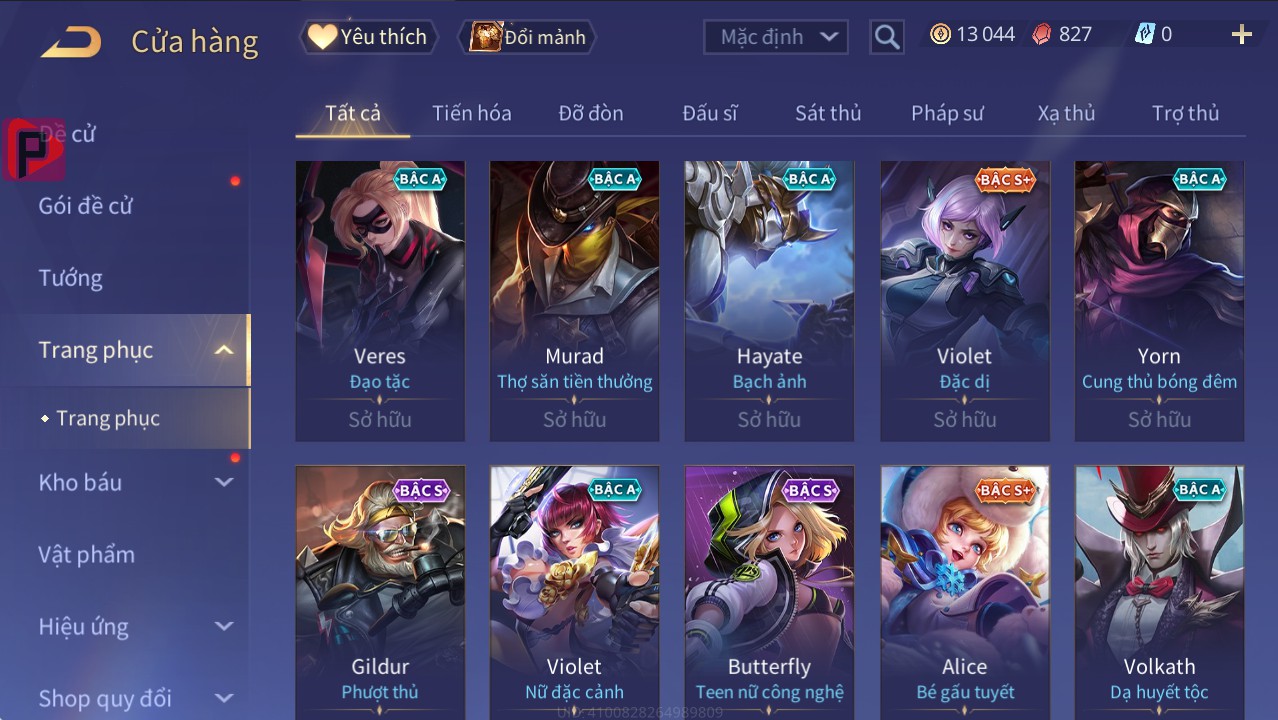The width and height of the screenshot is (1278, 720).
Task: Switch to the Tiến hóa tab
Action: (471, 113)
